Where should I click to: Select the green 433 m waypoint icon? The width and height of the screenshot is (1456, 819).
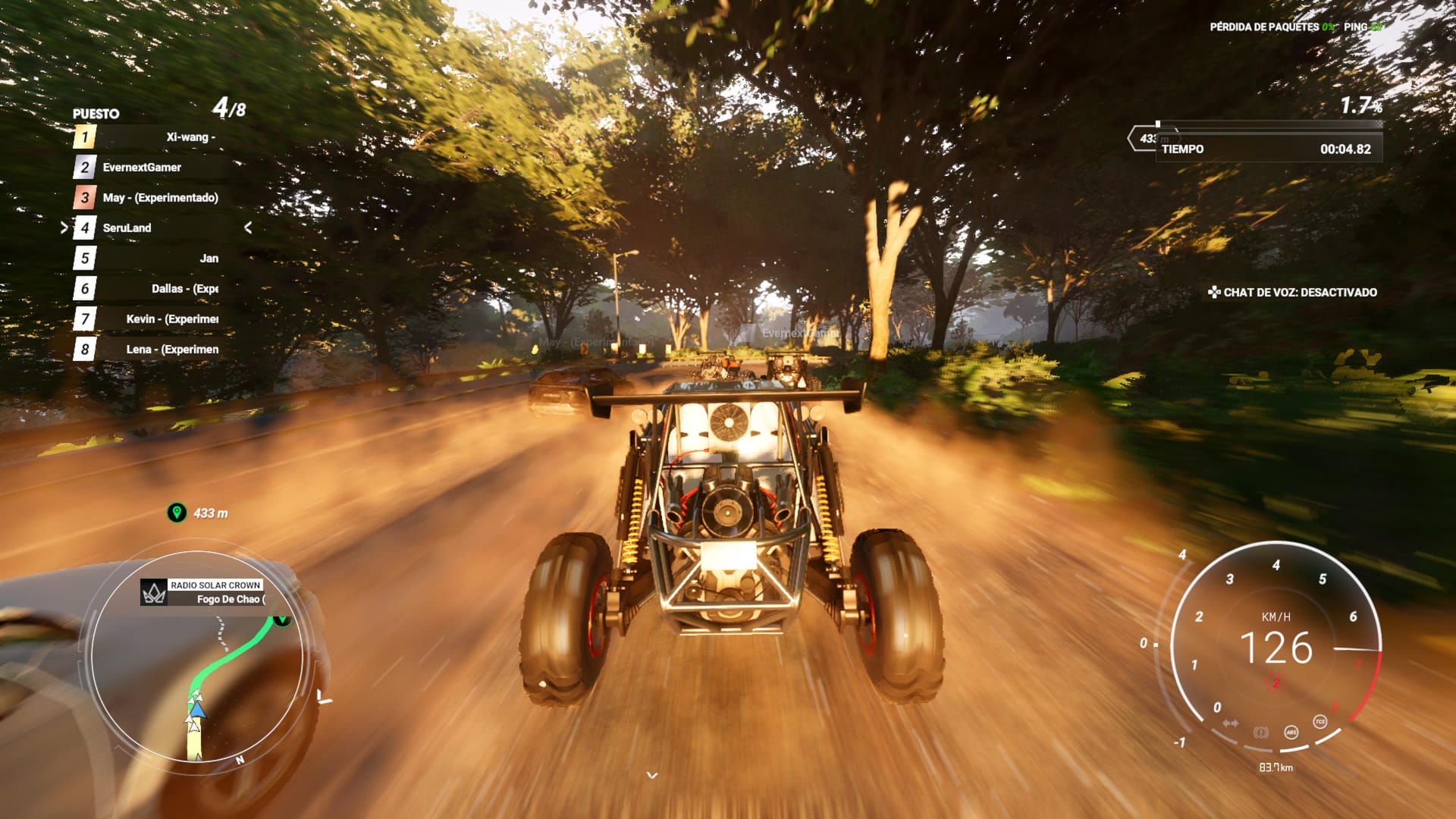[177, 513]
